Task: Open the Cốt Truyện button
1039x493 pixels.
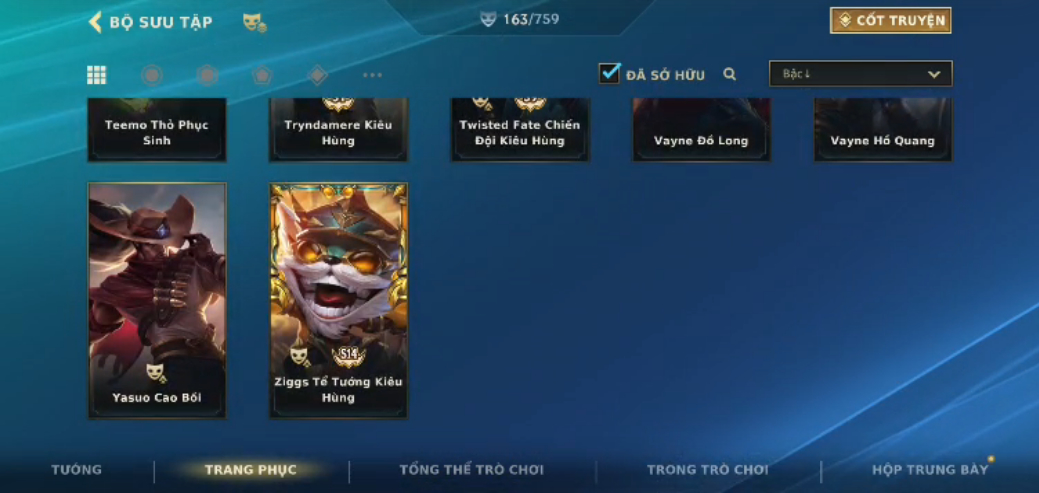Action: click(x=890, y=21)
